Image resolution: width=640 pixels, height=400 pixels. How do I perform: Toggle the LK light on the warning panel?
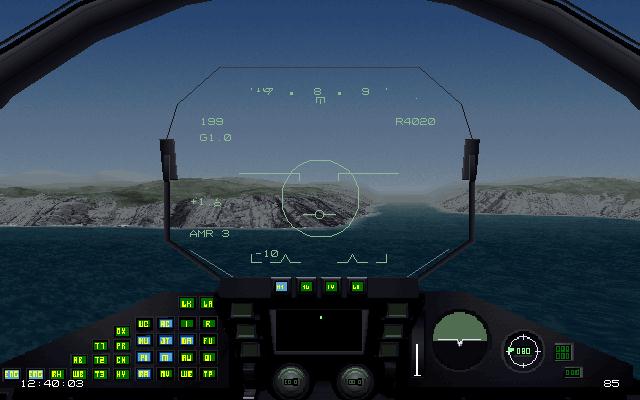pos(186,303)
